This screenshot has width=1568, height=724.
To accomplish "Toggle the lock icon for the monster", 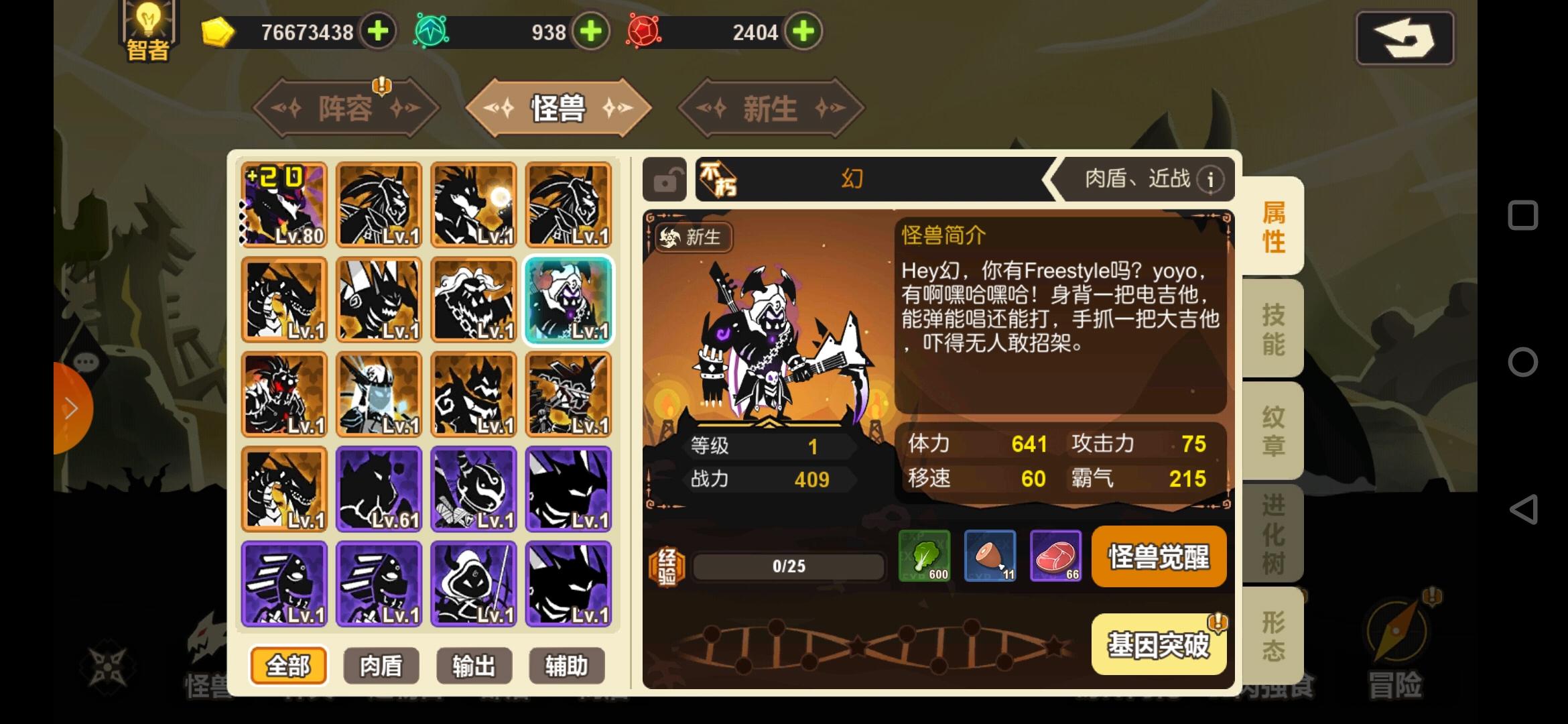I will (x=665, y=179).
